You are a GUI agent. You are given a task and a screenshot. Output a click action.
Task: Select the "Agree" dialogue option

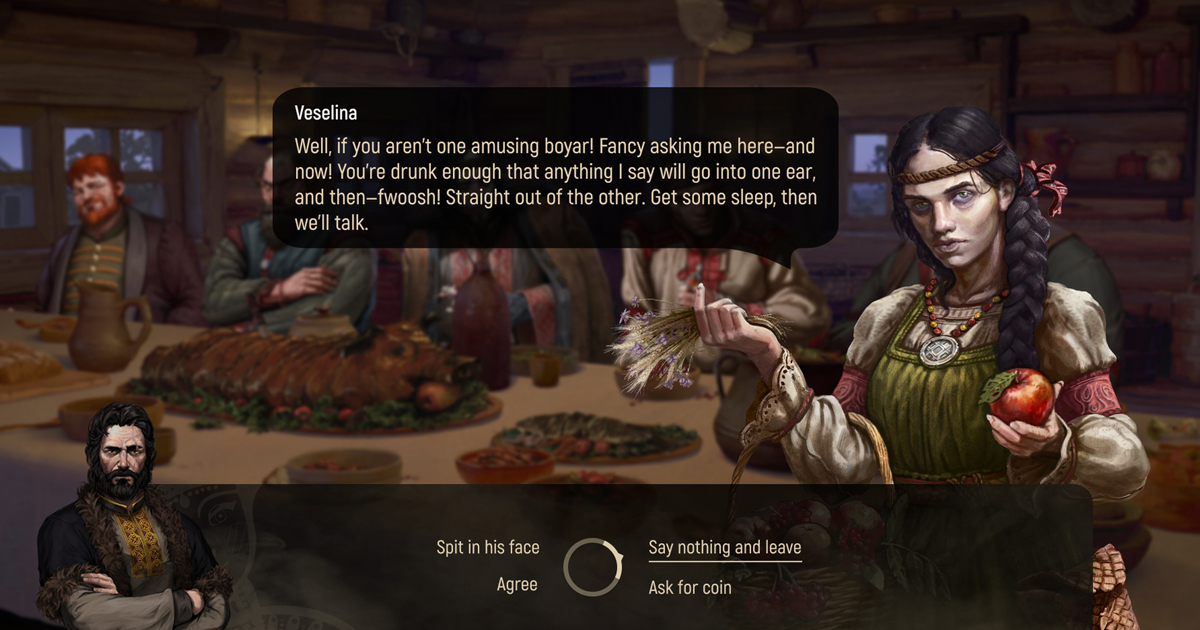coord(517,585)
